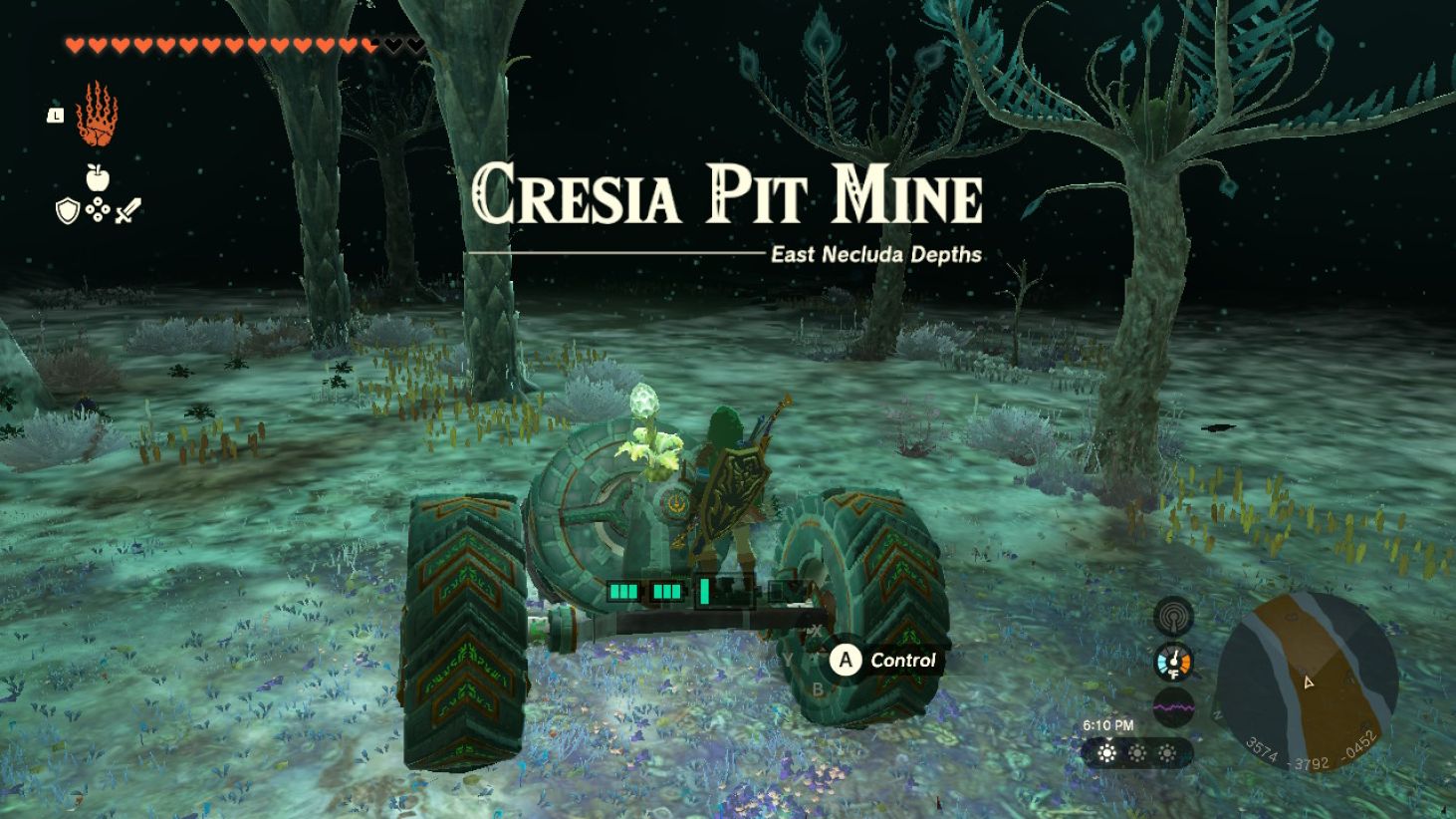This screenshot has height=819, width=1456.
Task: Select the apple materials quick-slot
Action: pos(97,178)
